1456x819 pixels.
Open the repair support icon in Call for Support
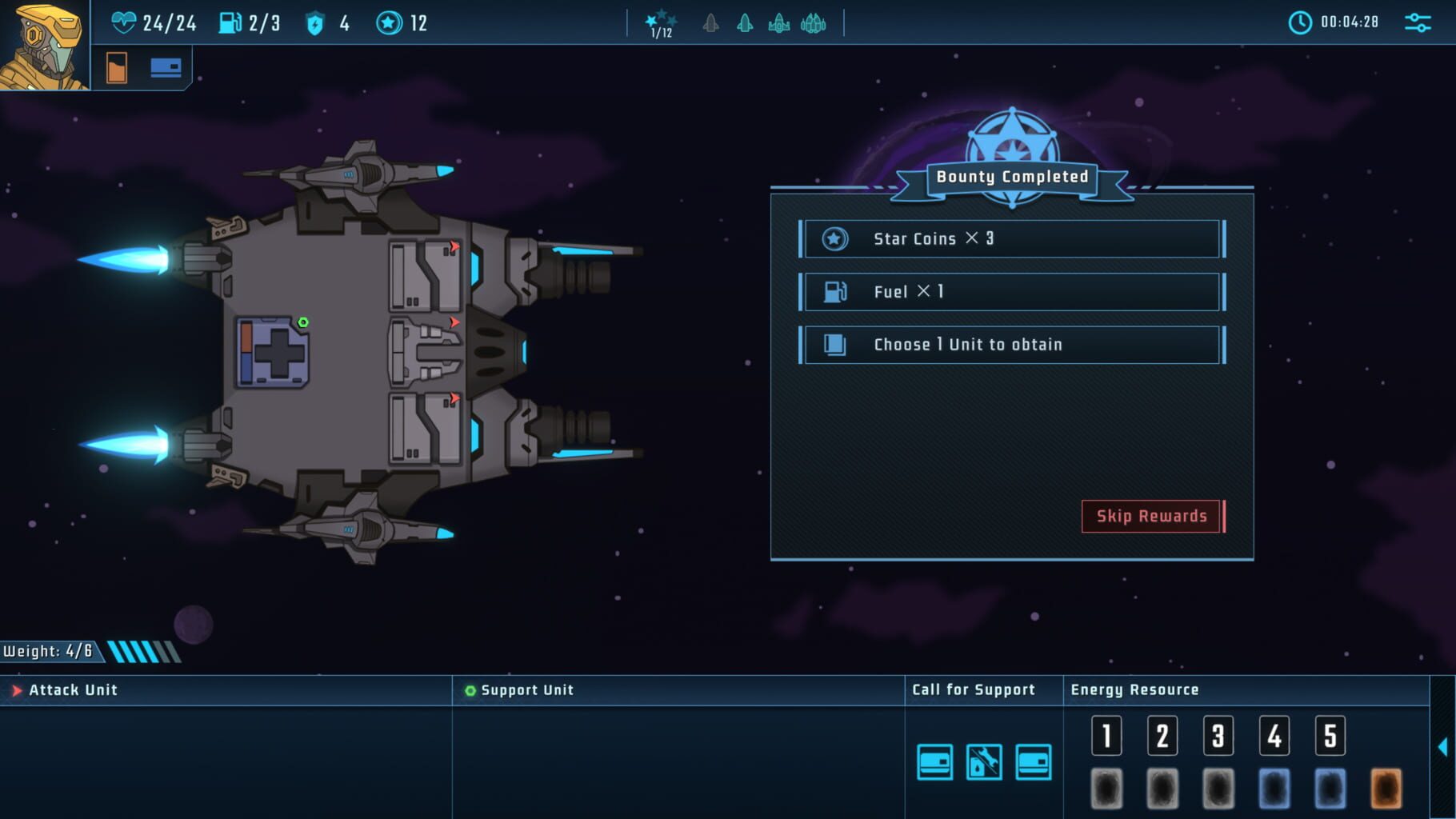983,764
